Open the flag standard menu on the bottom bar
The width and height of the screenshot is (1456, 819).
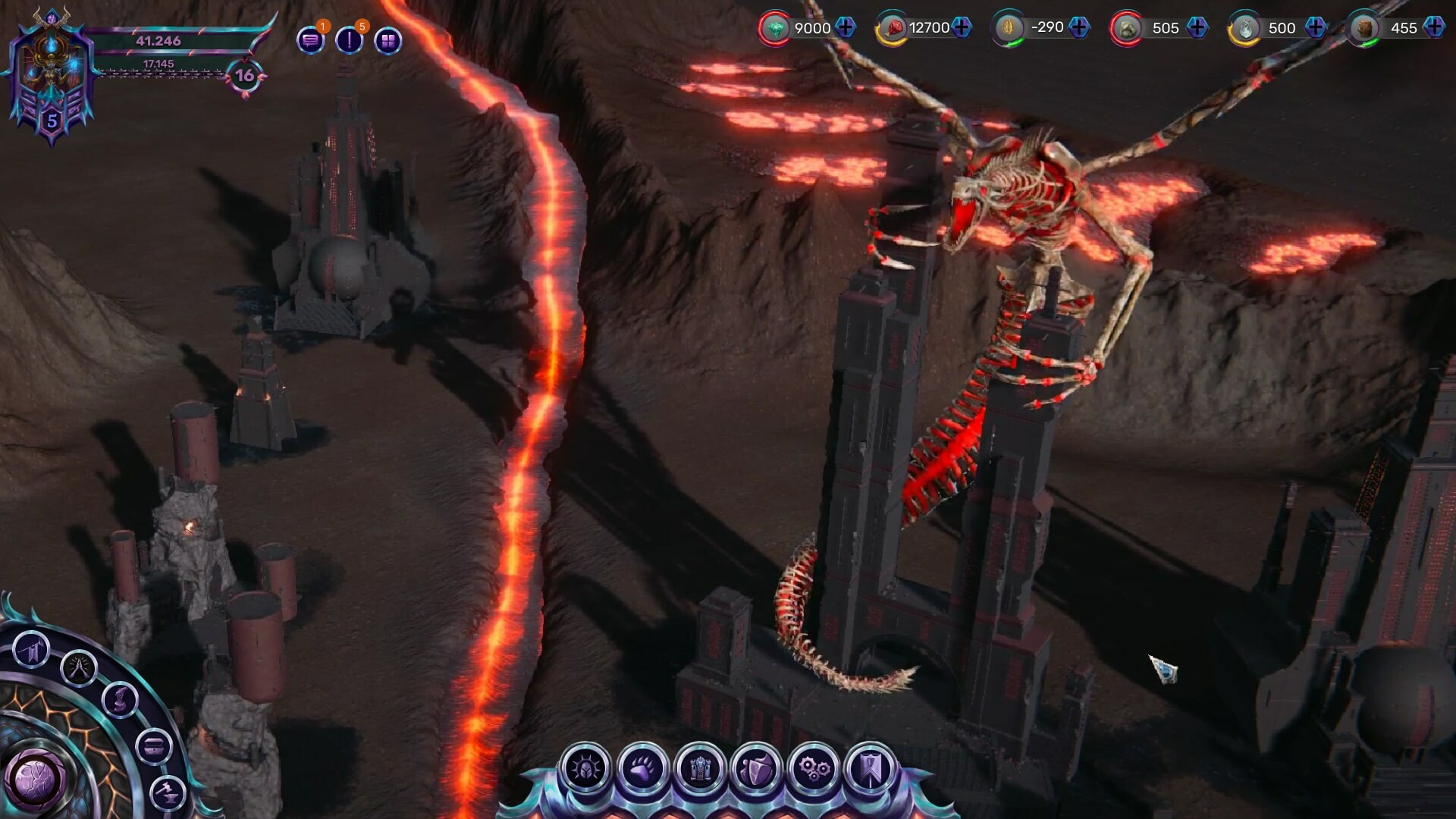[x=872, y=767]
